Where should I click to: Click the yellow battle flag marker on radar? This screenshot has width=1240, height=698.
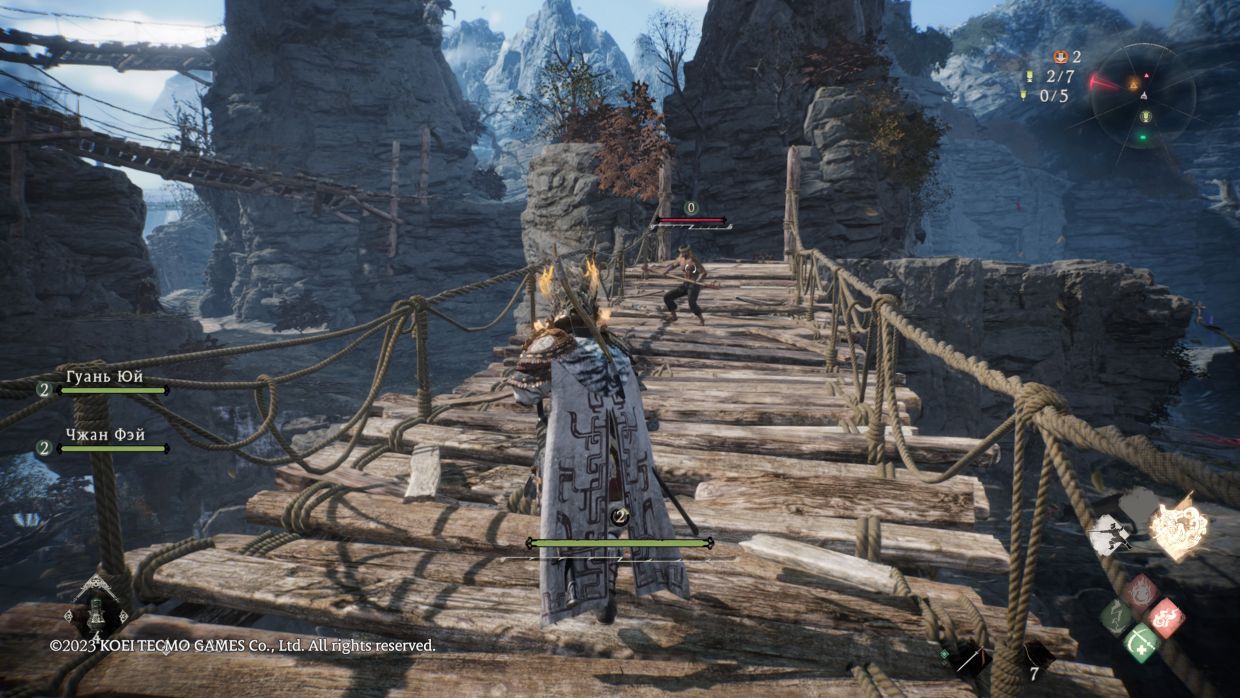1146,116
